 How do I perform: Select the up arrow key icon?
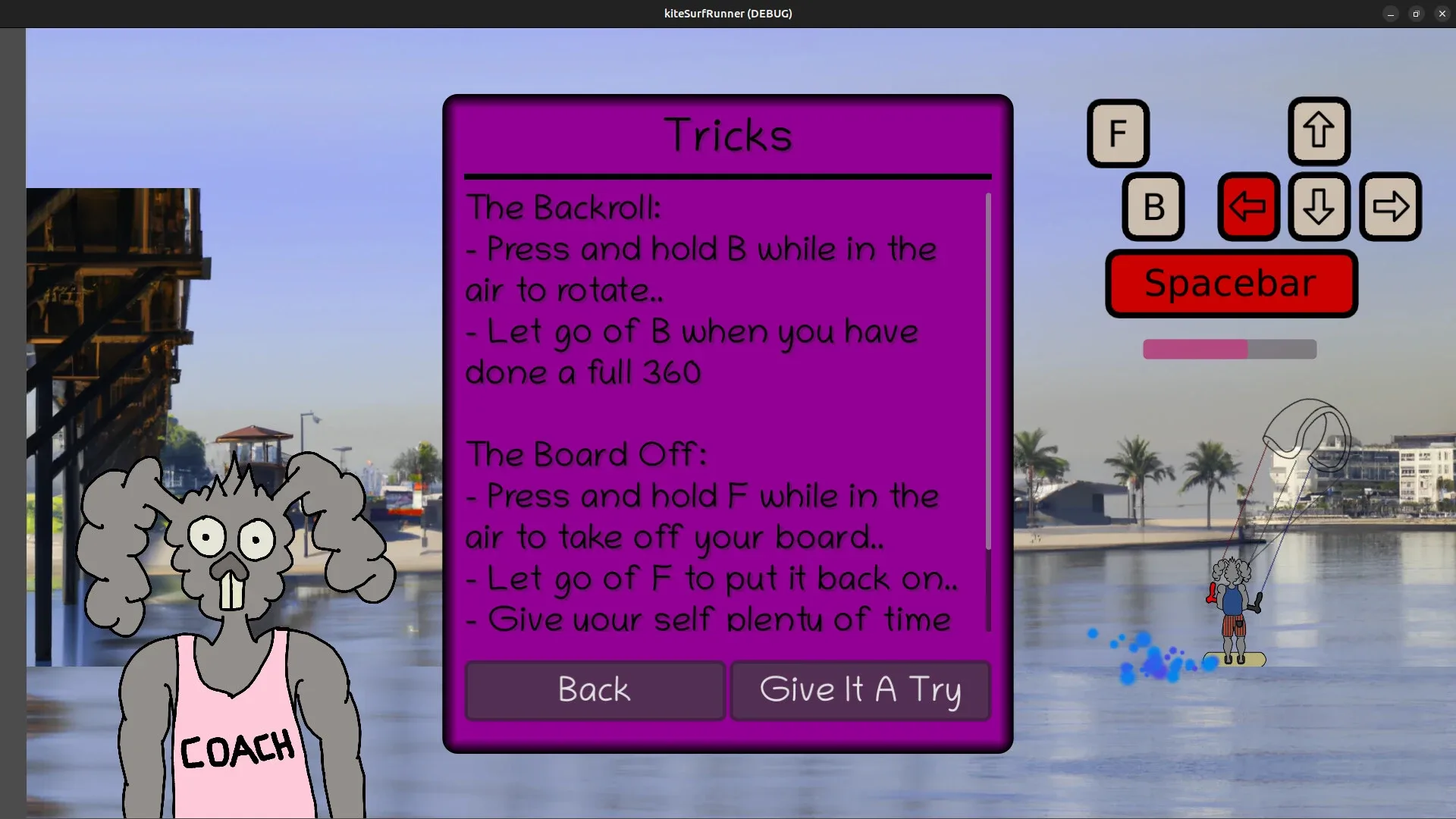click(1318, 131)
